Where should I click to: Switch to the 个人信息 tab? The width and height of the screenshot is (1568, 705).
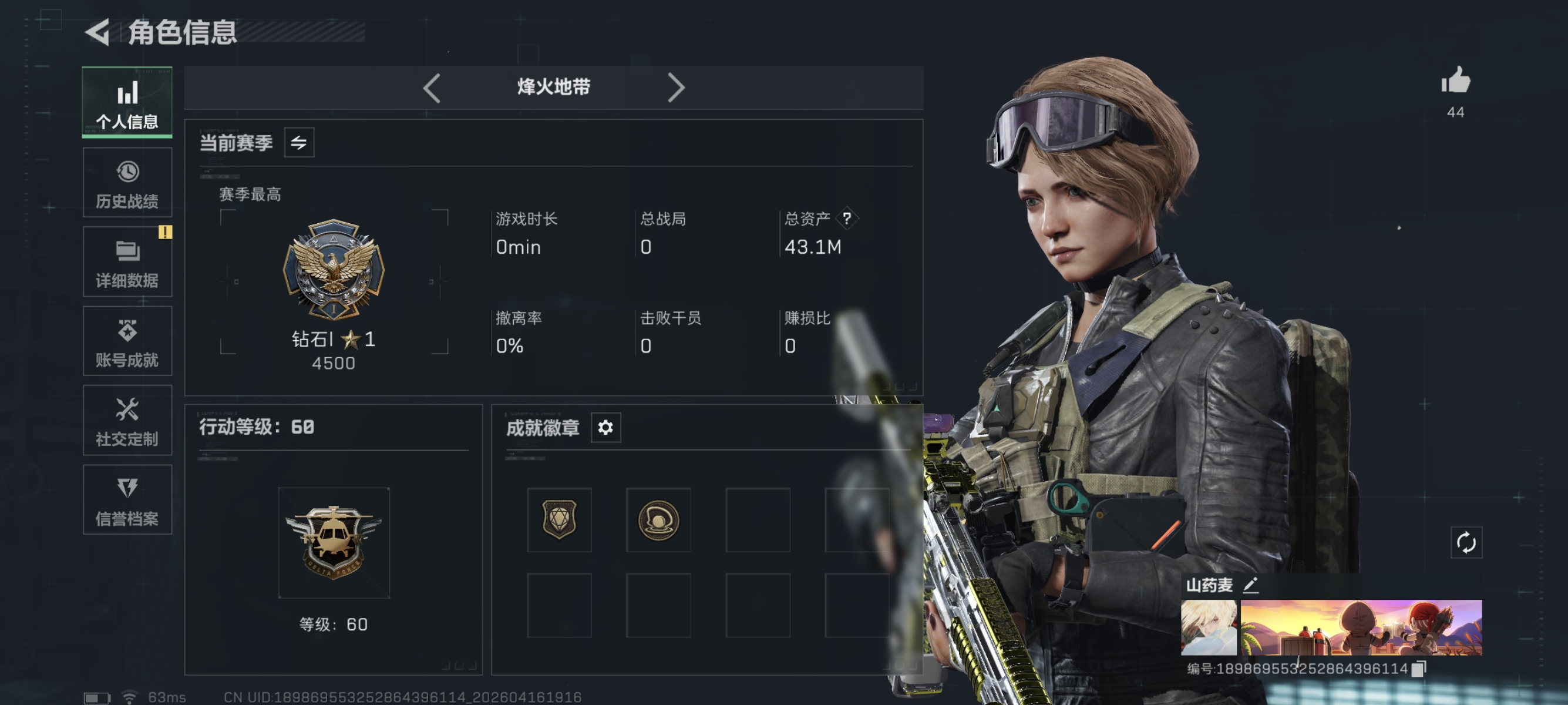(x=127, y=102)
